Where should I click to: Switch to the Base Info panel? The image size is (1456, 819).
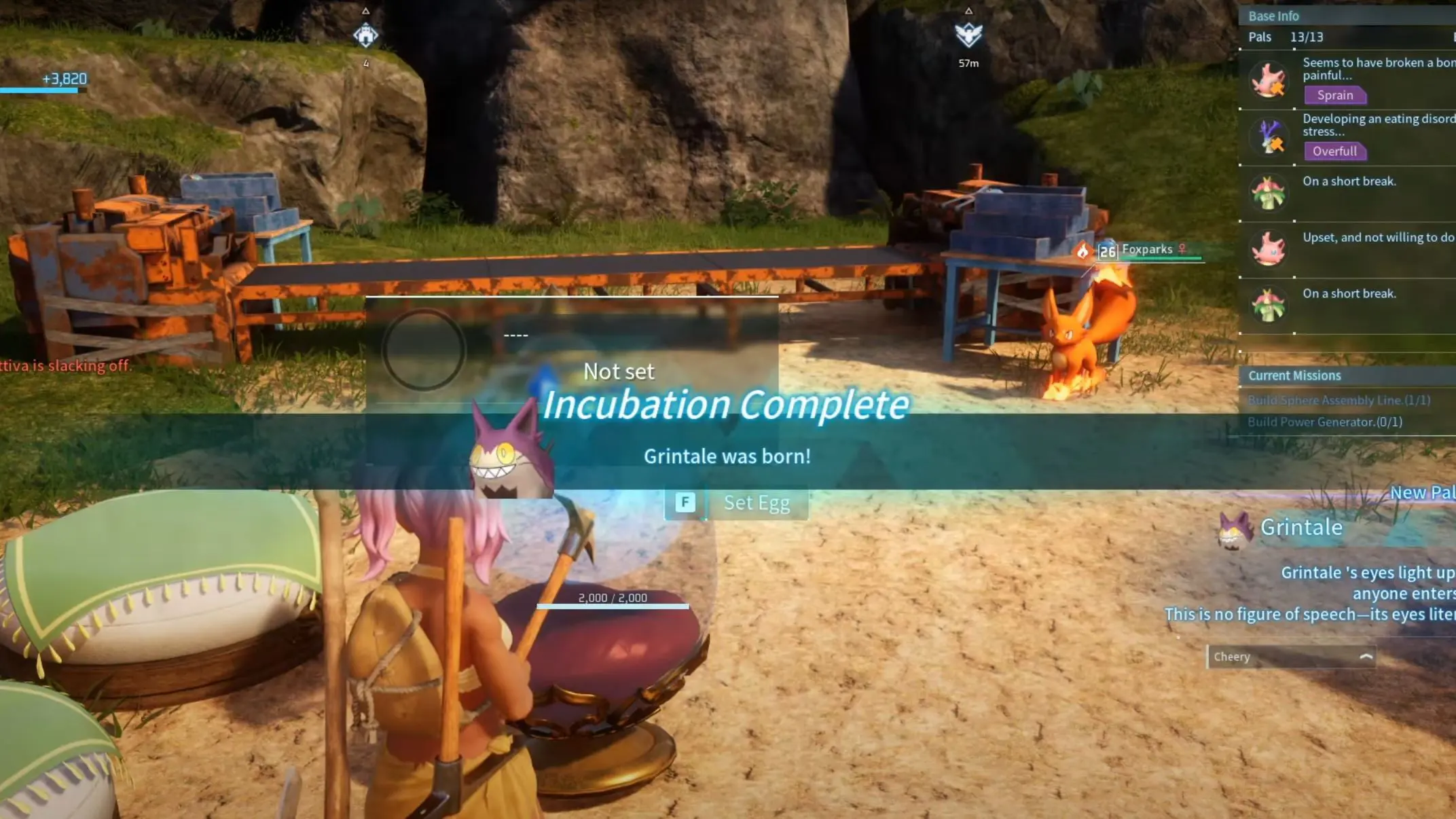(x=1274, y=16)
